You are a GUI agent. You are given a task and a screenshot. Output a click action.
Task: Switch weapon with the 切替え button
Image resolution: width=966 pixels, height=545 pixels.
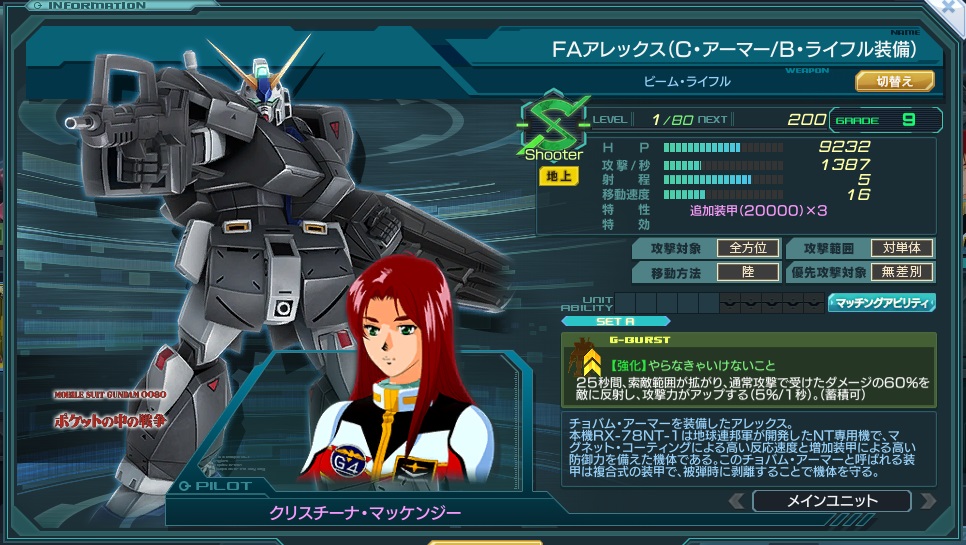pos(894,81)
